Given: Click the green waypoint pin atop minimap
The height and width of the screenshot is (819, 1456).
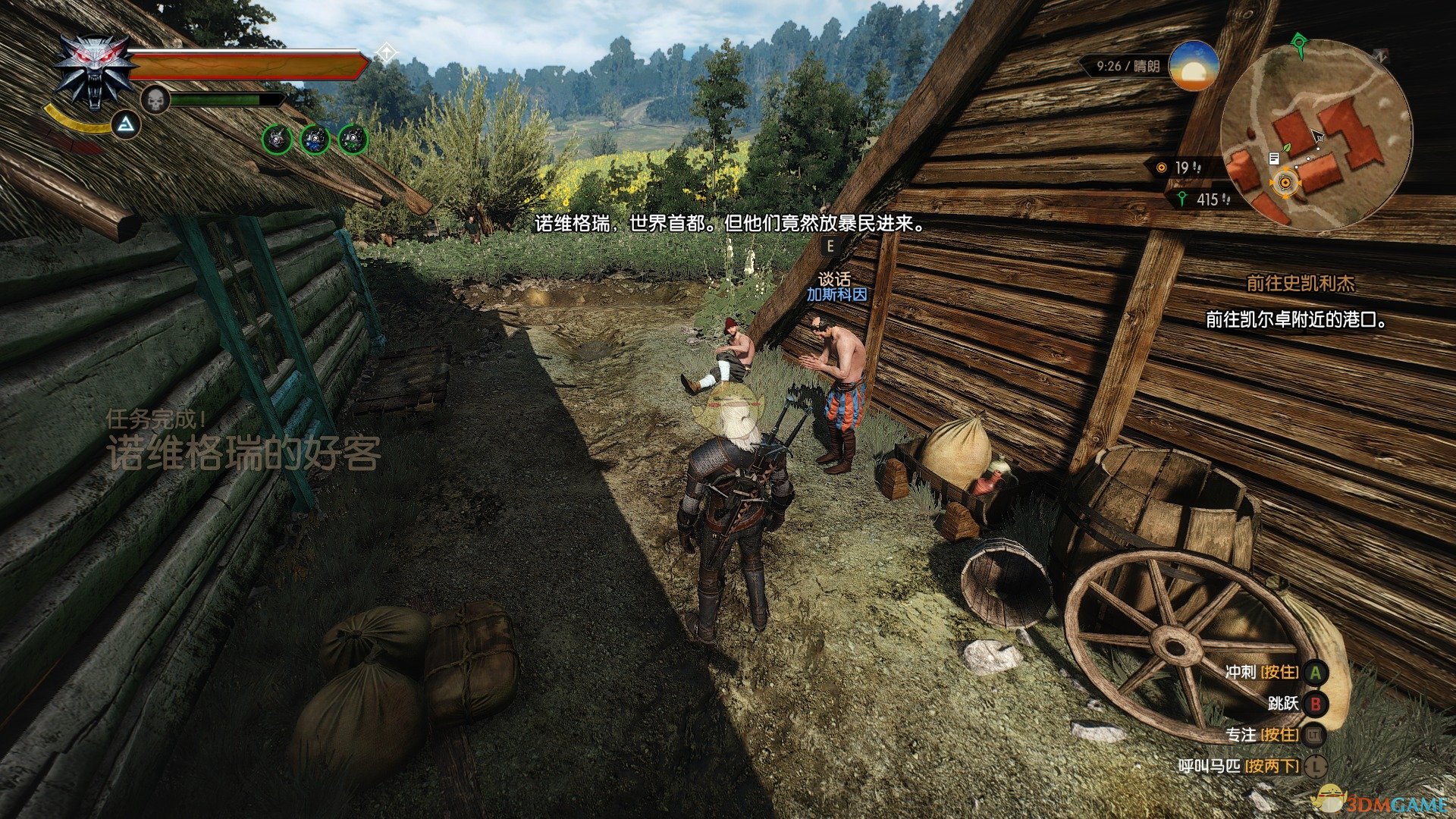Looking at the screenshot, I should pos(1300,42).
